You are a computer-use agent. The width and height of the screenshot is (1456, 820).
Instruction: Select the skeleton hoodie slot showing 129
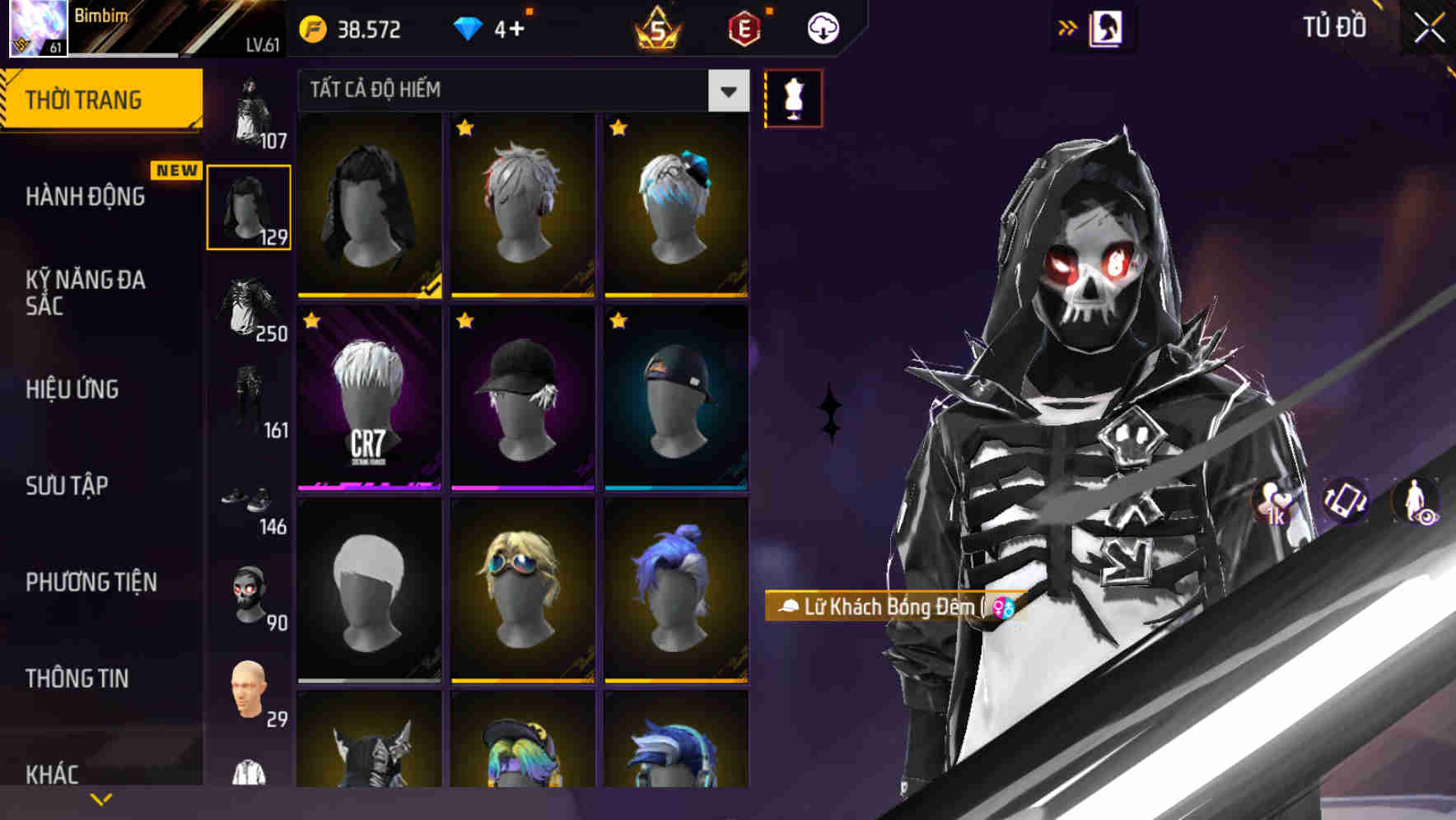pos(249,206)
